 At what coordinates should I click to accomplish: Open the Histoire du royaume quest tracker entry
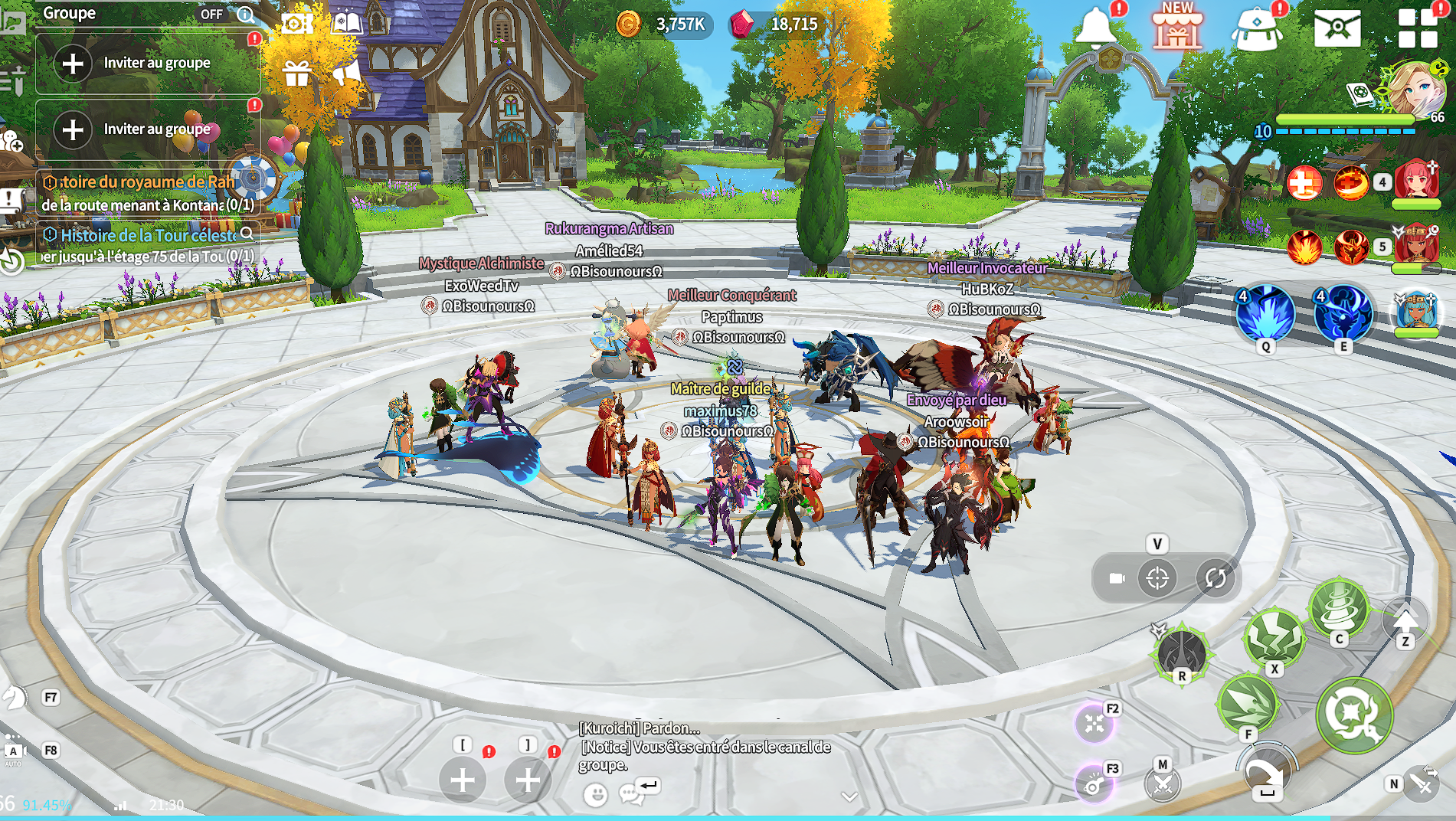pos(147,182)
